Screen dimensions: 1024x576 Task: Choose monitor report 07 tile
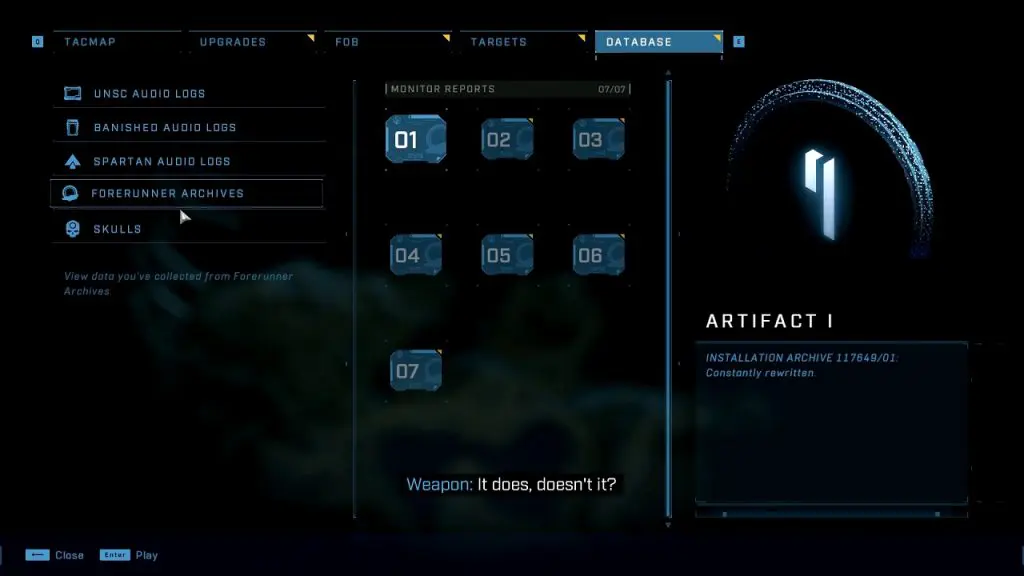pos(415,370)
